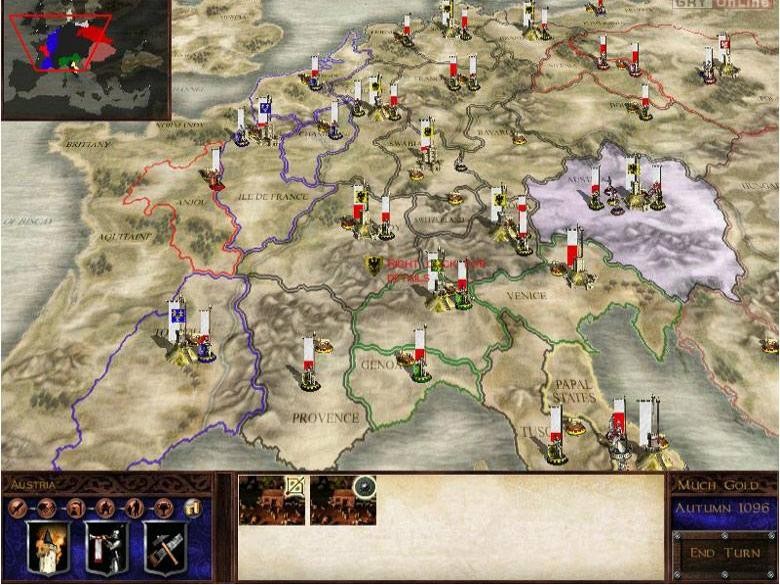Click the round sword icon button

click(x=17, y=507)
